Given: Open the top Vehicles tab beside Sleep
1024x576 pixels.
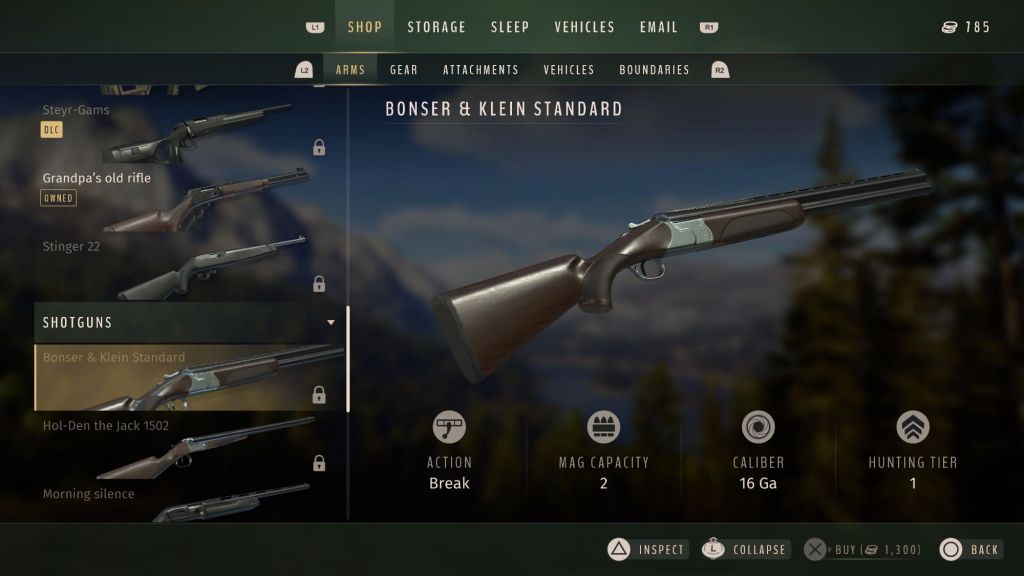Looking at the screenshot, I should click(584, 27).
